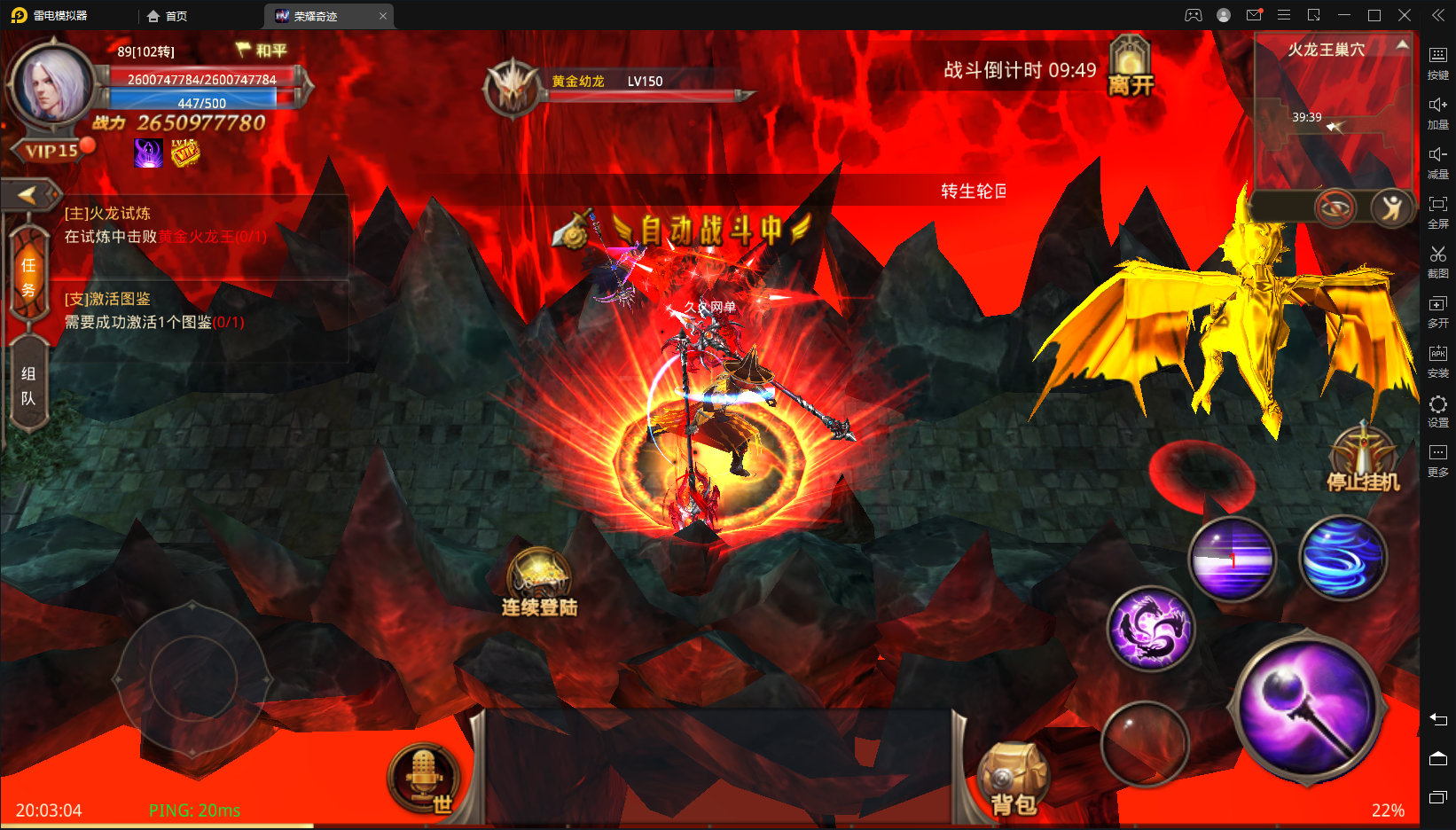1456x830 pixels.
Task: Activate the blue whirlwind skill
Action: coord(1342,557)
